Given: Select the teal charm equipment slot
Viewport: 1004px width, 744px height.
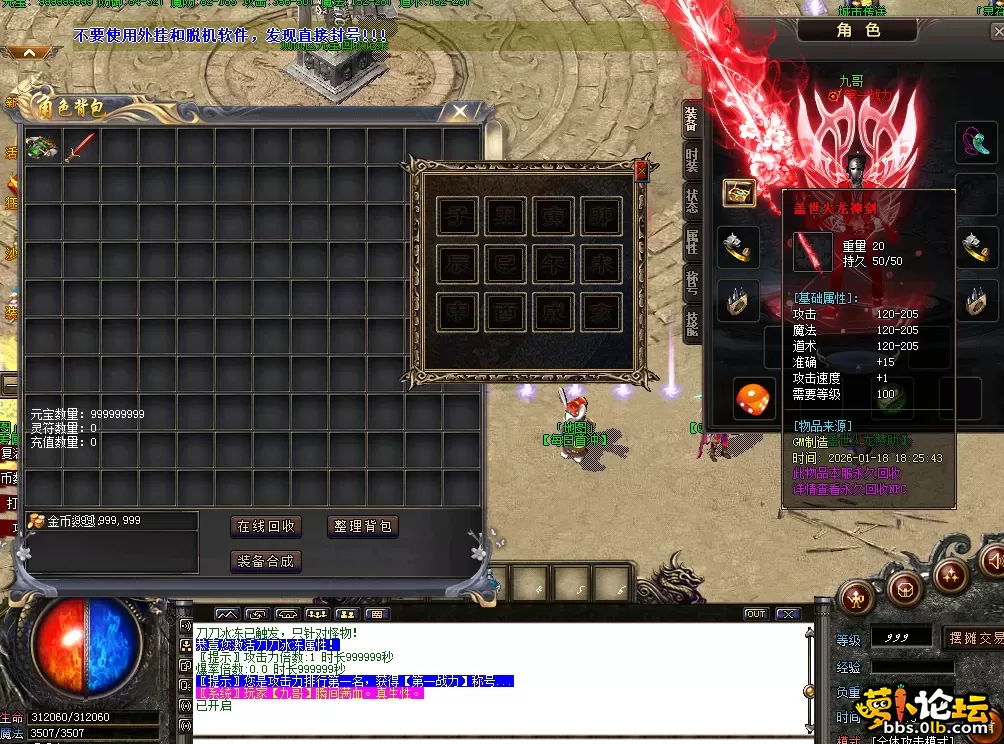Looking at the screenshot, I should pyautogui.click(x=975, y=141).
